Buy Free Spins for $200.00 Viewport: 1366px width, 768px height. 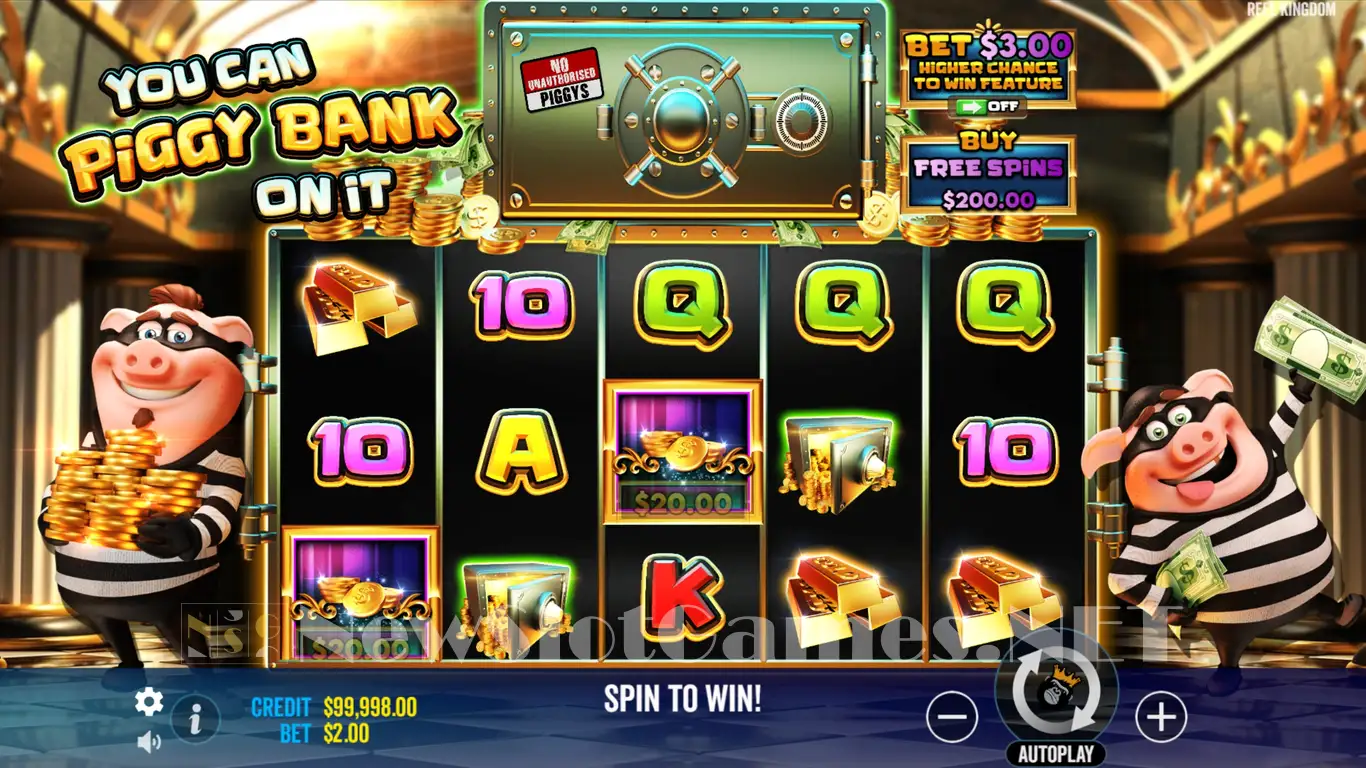988,176
